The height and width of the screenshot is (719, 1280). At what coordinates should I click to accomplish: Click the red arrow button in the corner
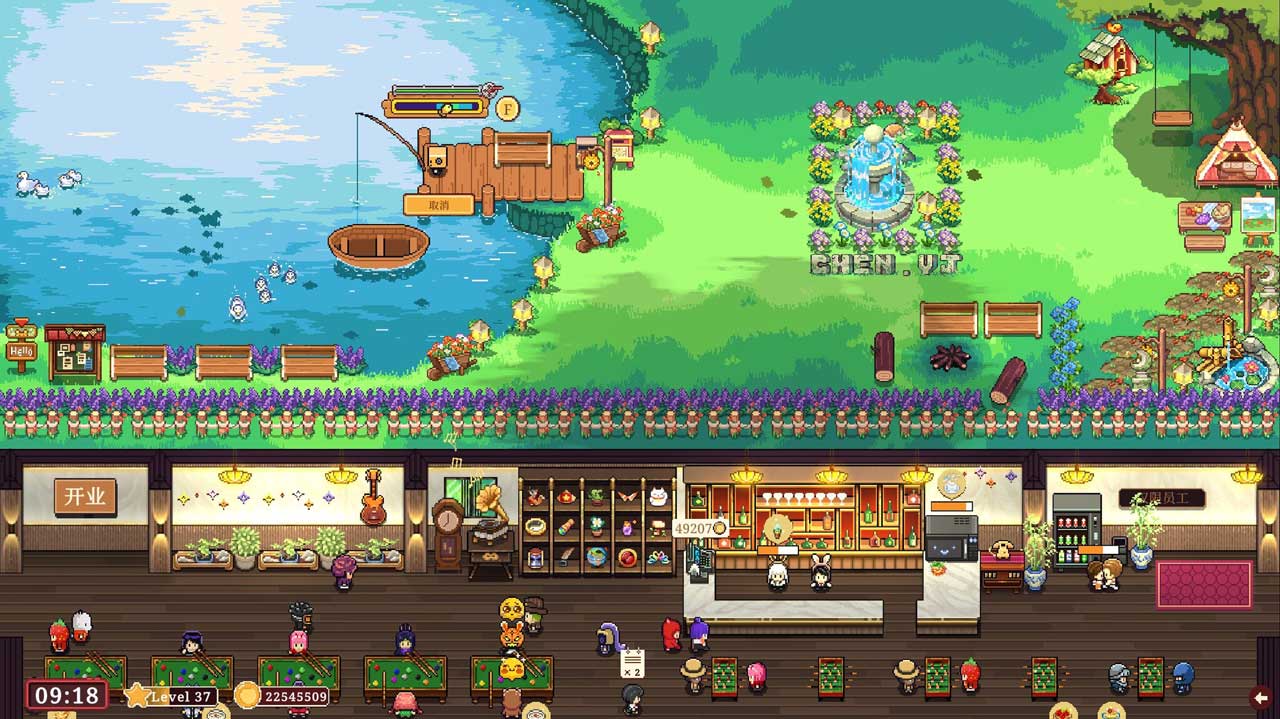click(x=1262, y=697)
